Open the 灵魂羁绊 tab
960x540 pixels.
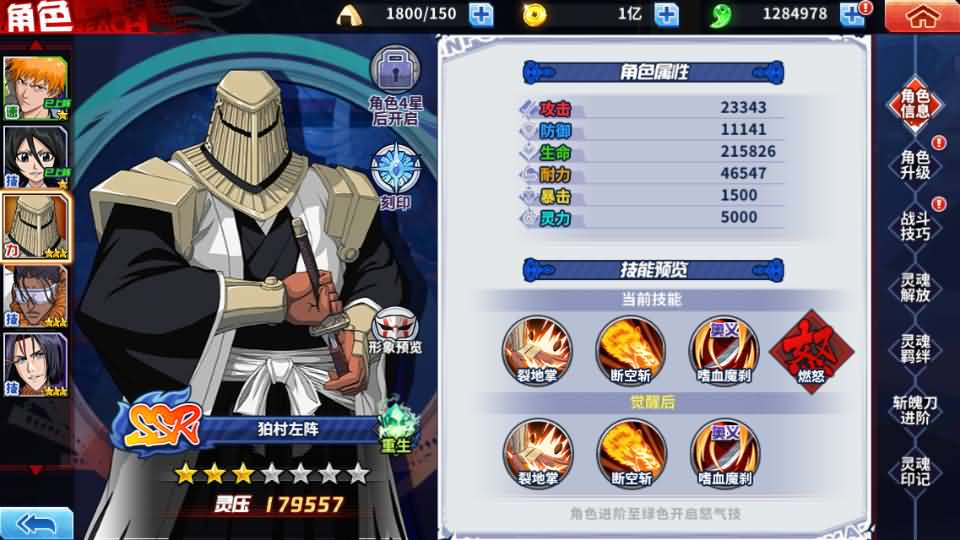[x=915, y=349]
